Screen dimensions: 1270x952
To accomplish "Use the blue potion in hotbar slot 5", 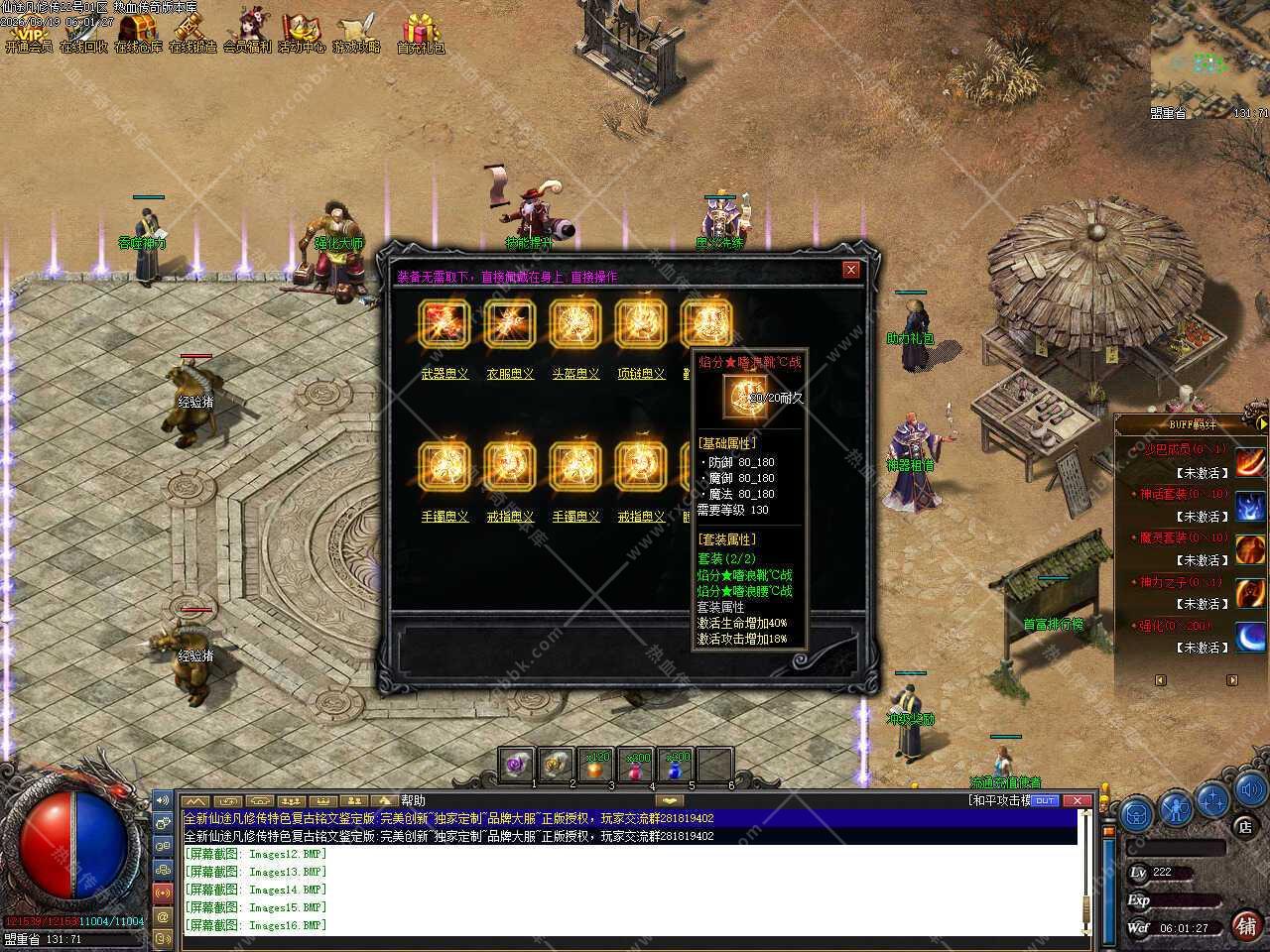I will click(677, 766).
